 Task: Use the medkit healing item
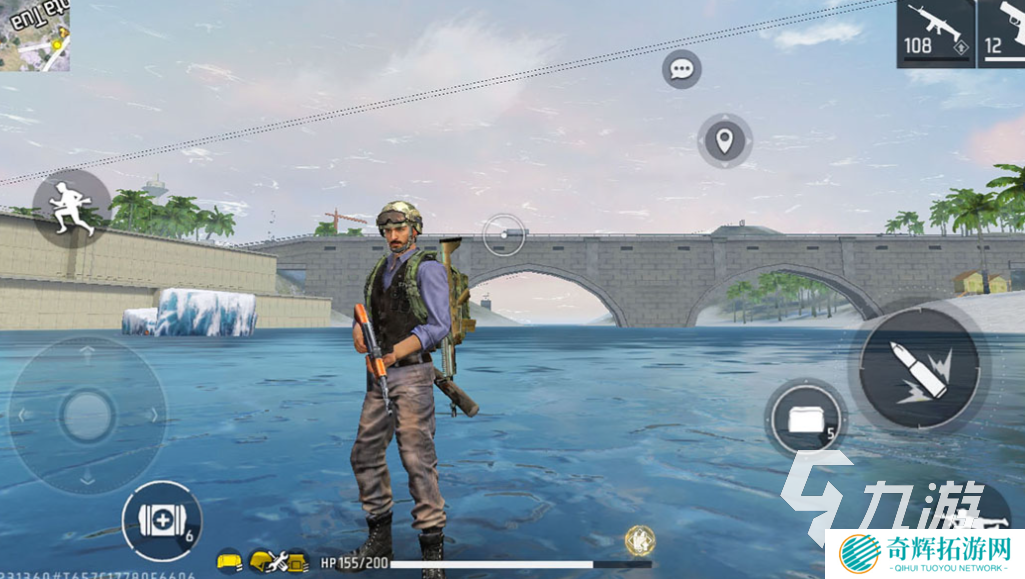162,520
